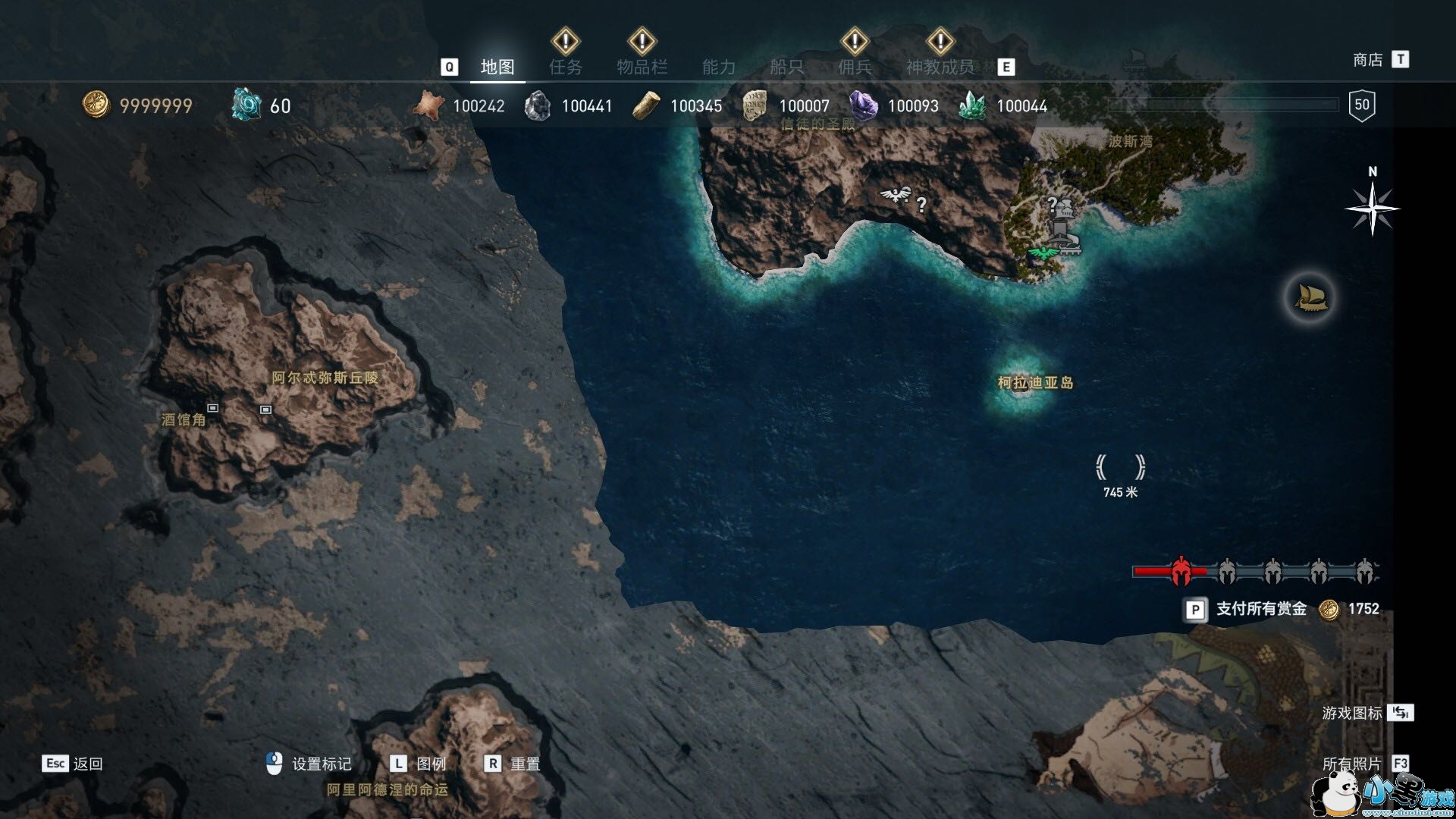Open the 神教成员 cultists tab
This screenshot has width=1456, height=819.
940,67
